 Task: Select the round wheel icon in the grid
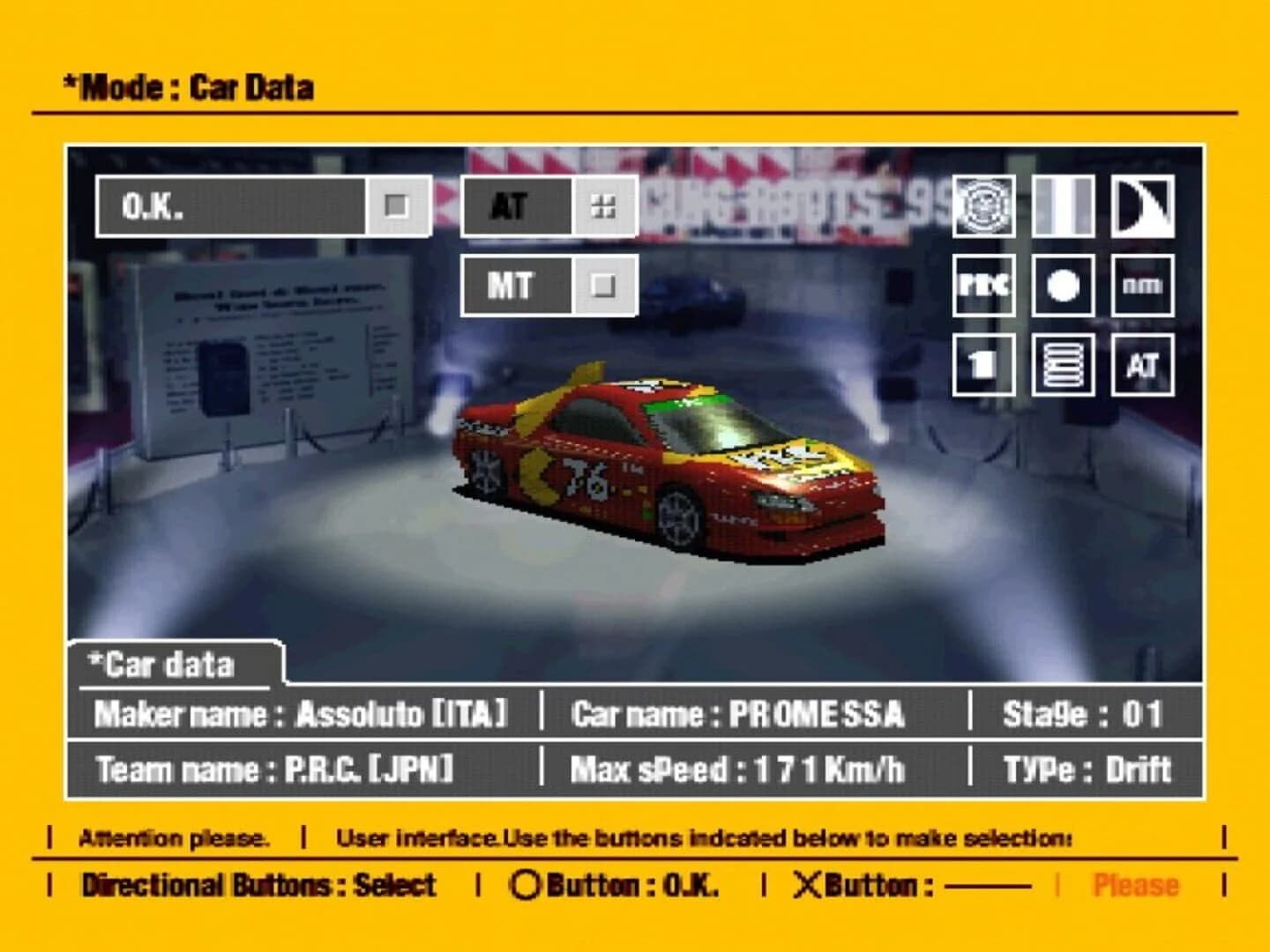pyautogui.click(x=1063, y=286)
